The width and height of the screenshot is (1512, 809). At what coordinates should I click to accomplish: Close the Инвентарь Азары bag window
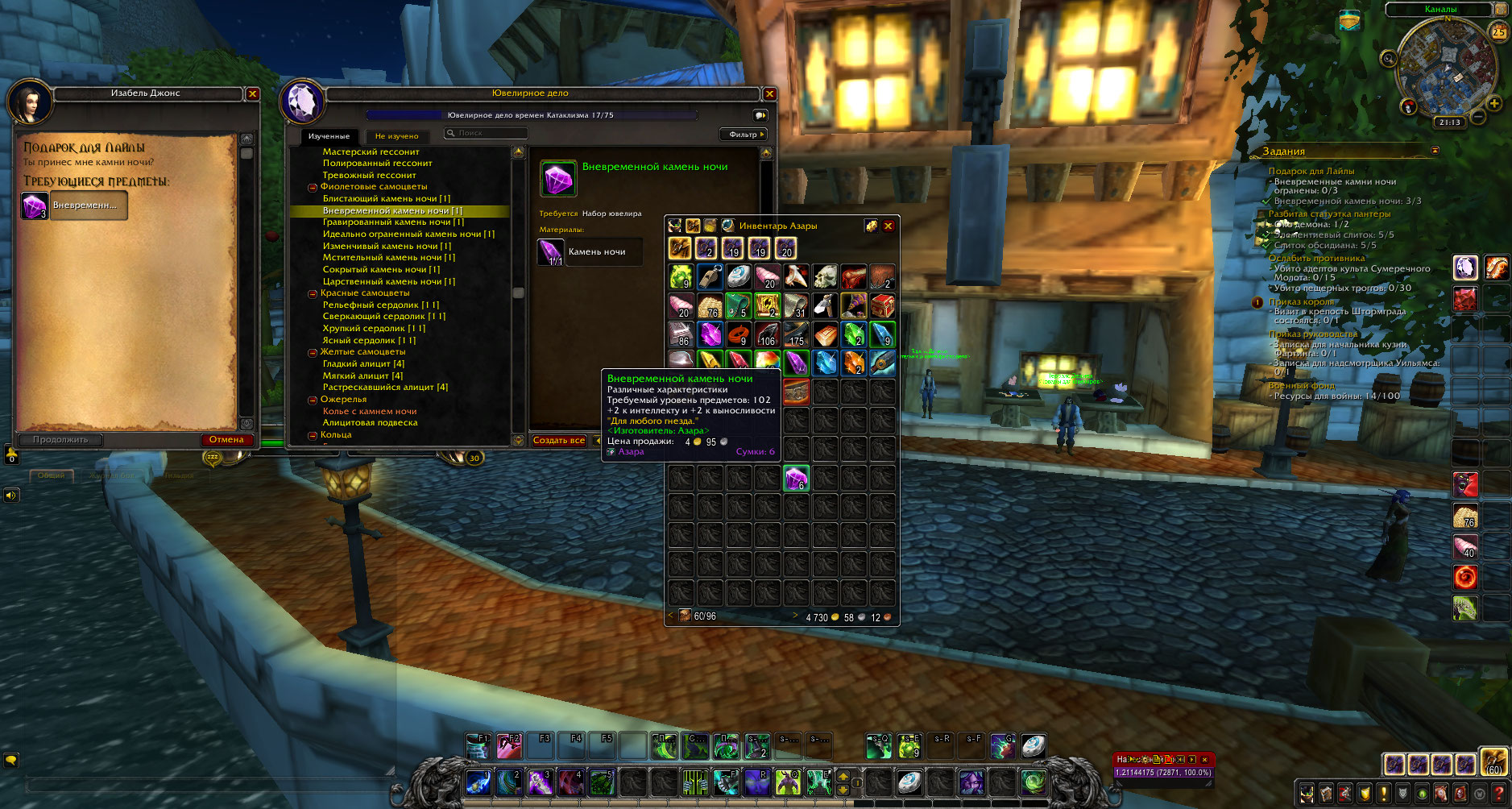click(888, 226)
